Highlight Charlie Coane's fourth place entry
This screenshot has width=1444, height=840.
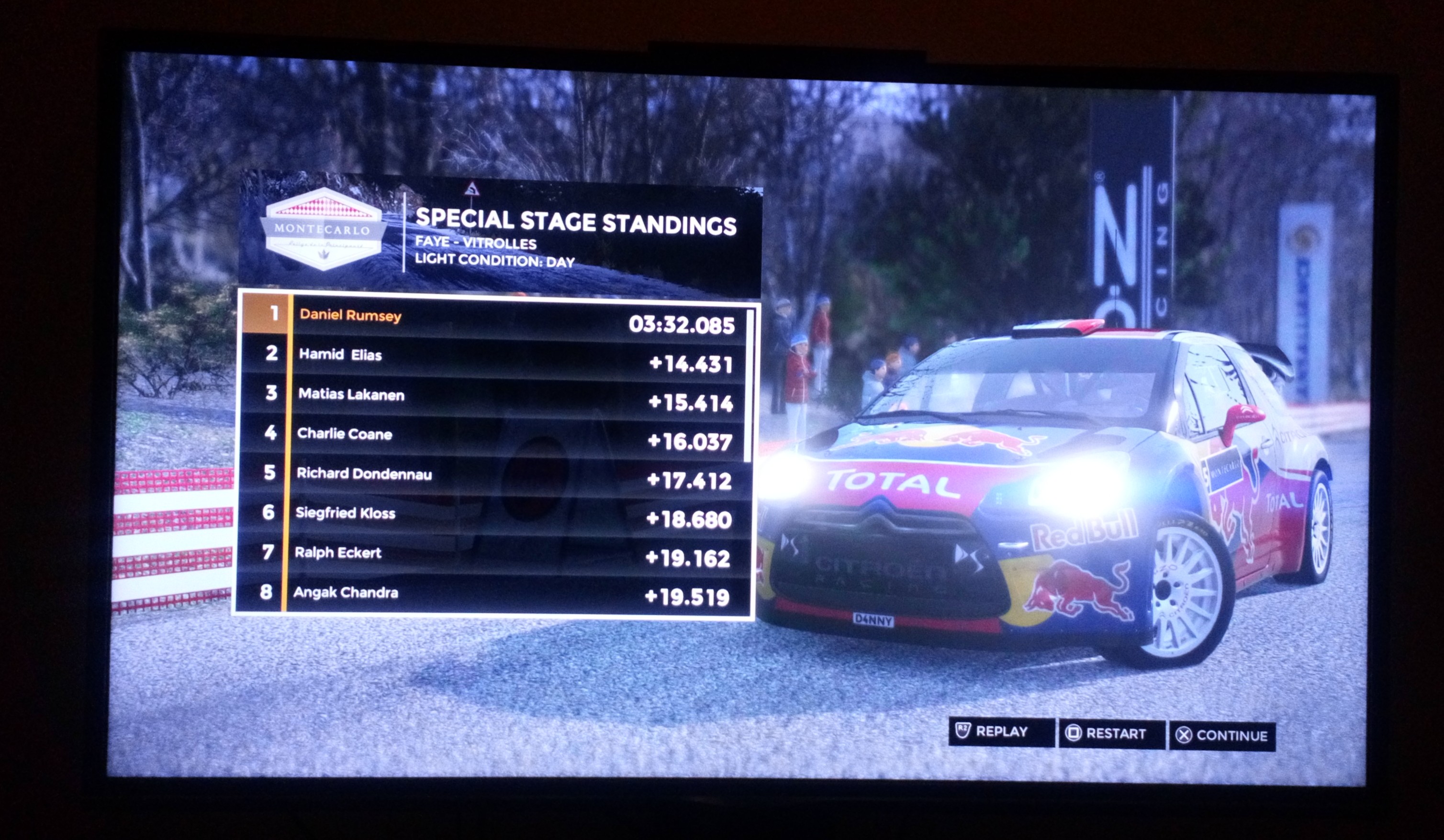(494, 437)
